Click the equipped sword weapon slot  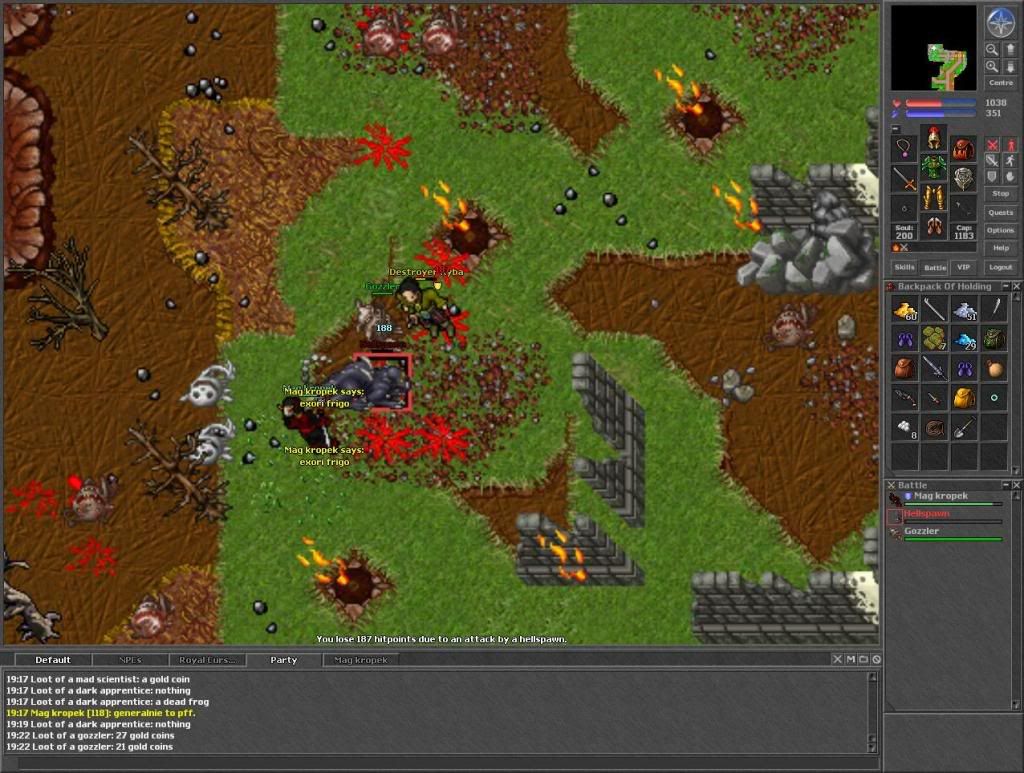[904, 179]
